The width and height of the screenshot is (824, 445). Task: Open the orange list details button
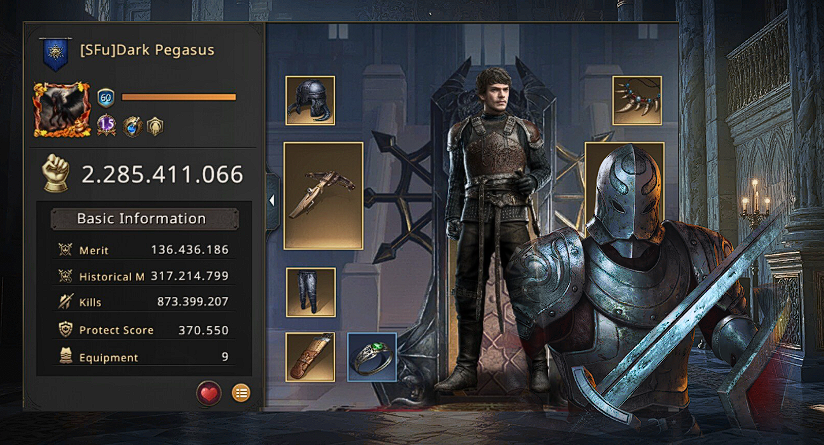[x=241, y=392]
